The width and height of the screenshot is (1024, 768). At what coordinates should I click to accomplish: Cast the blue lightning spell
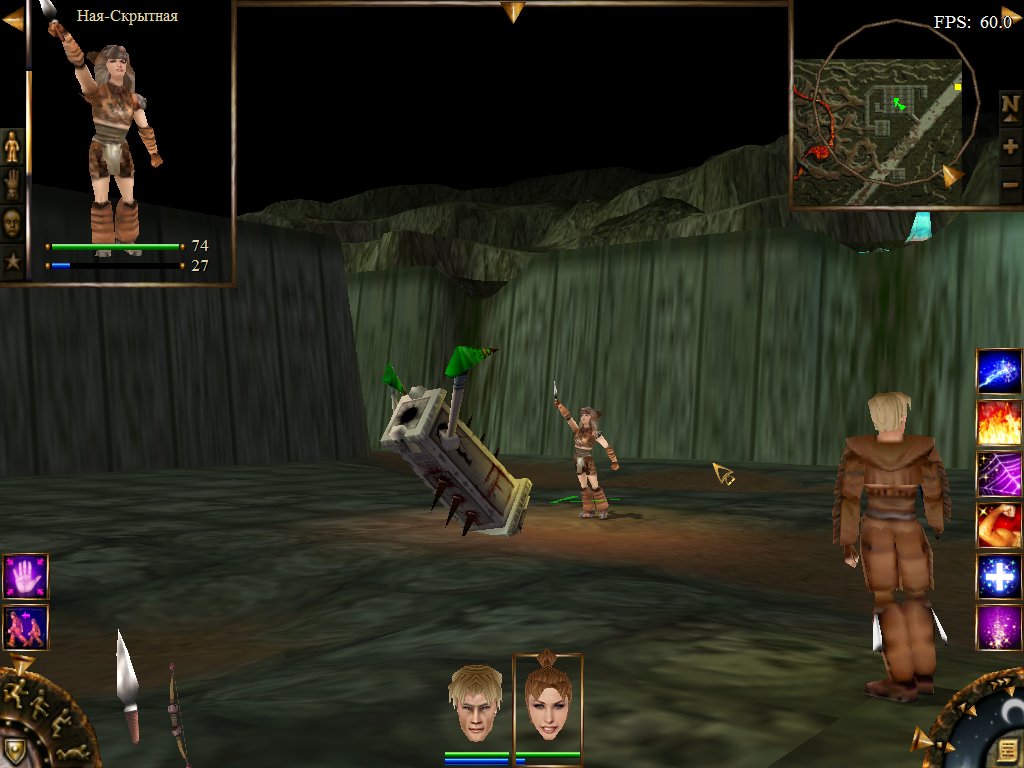tap(998, 371)
